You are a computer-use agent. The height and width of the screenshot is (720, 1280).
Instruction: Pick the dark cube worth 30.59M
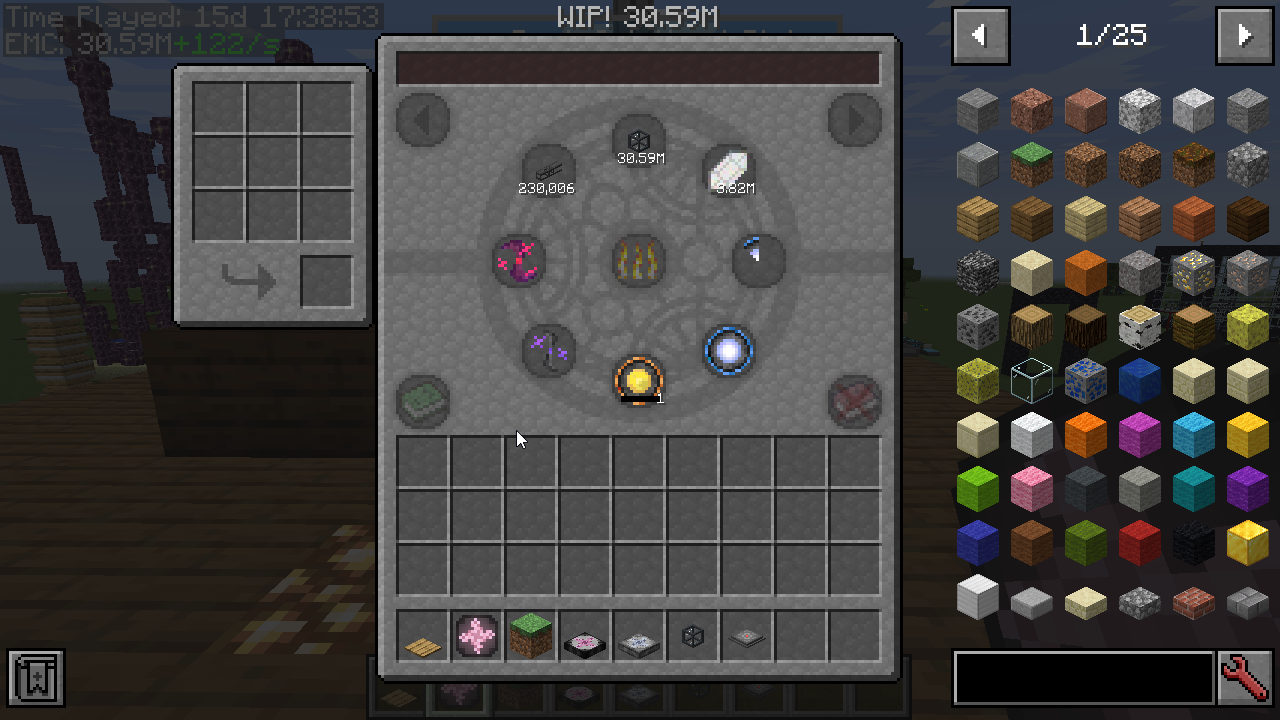[639, 141]
